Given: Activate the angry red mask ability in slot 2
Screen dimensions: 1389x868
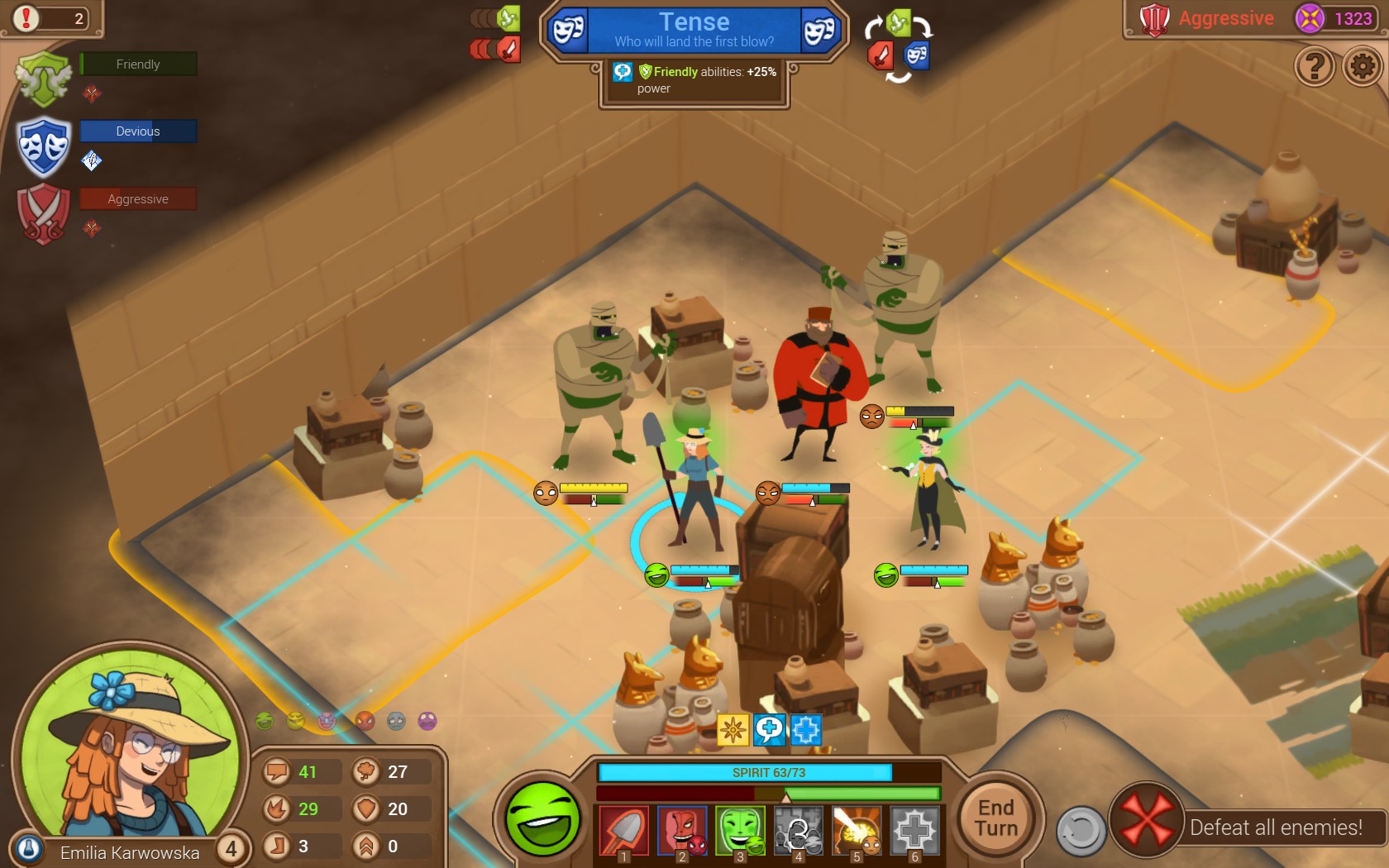Looking at the screenshot, I should pyautogui.click(x=684, y=832).
